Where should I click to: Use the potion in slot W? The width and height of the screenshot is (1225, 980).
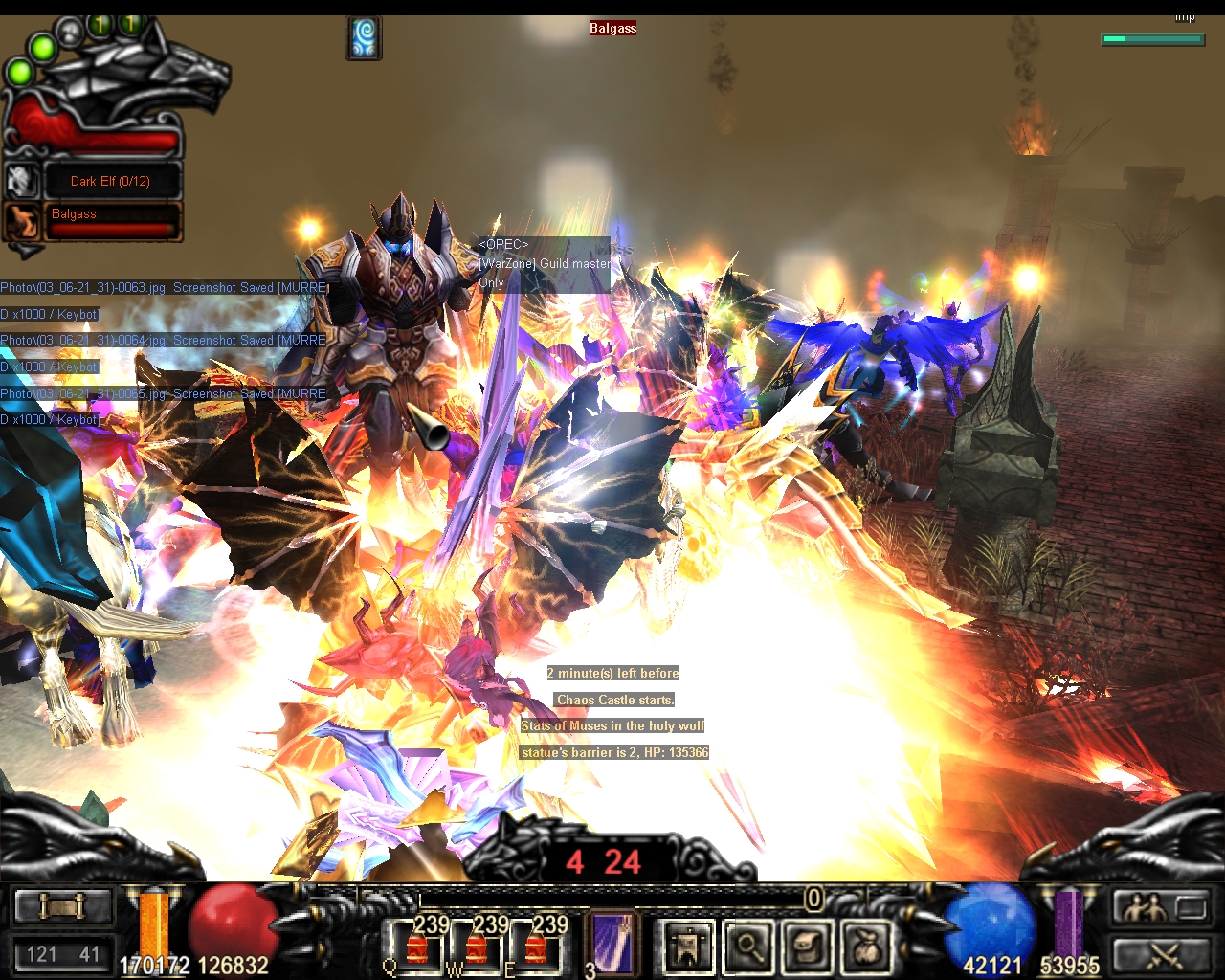click(476, 947)
